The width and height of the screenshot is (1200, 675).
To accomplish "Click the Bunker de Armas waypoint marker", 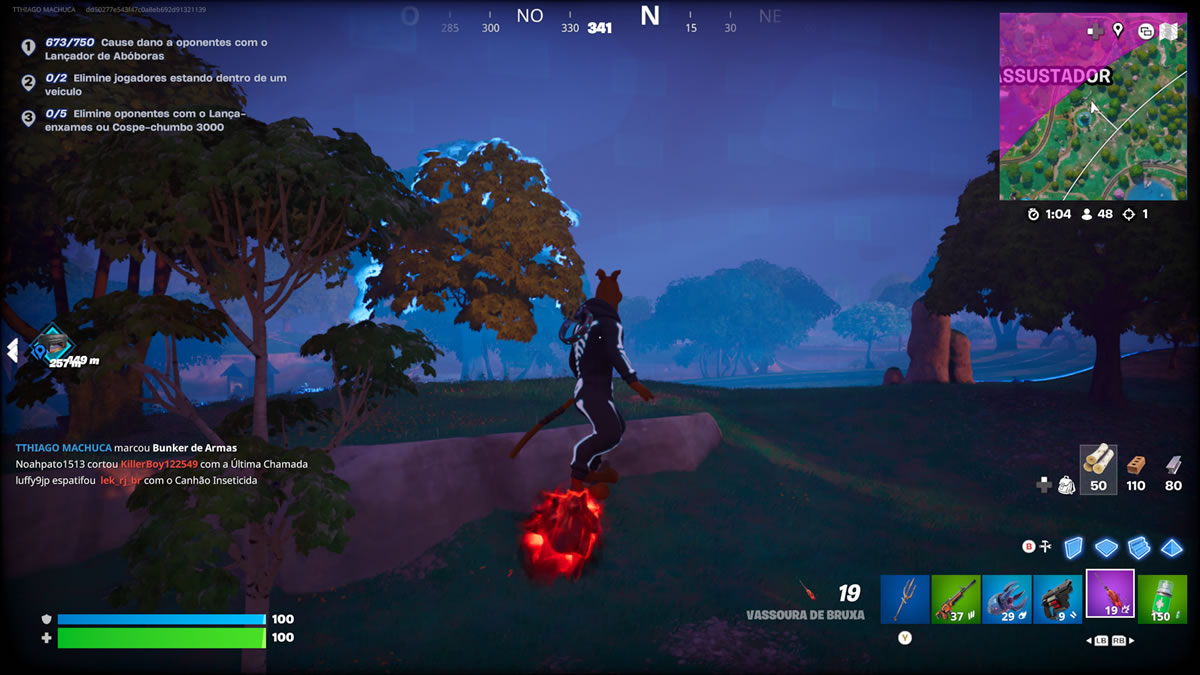I will click(50, 344).
